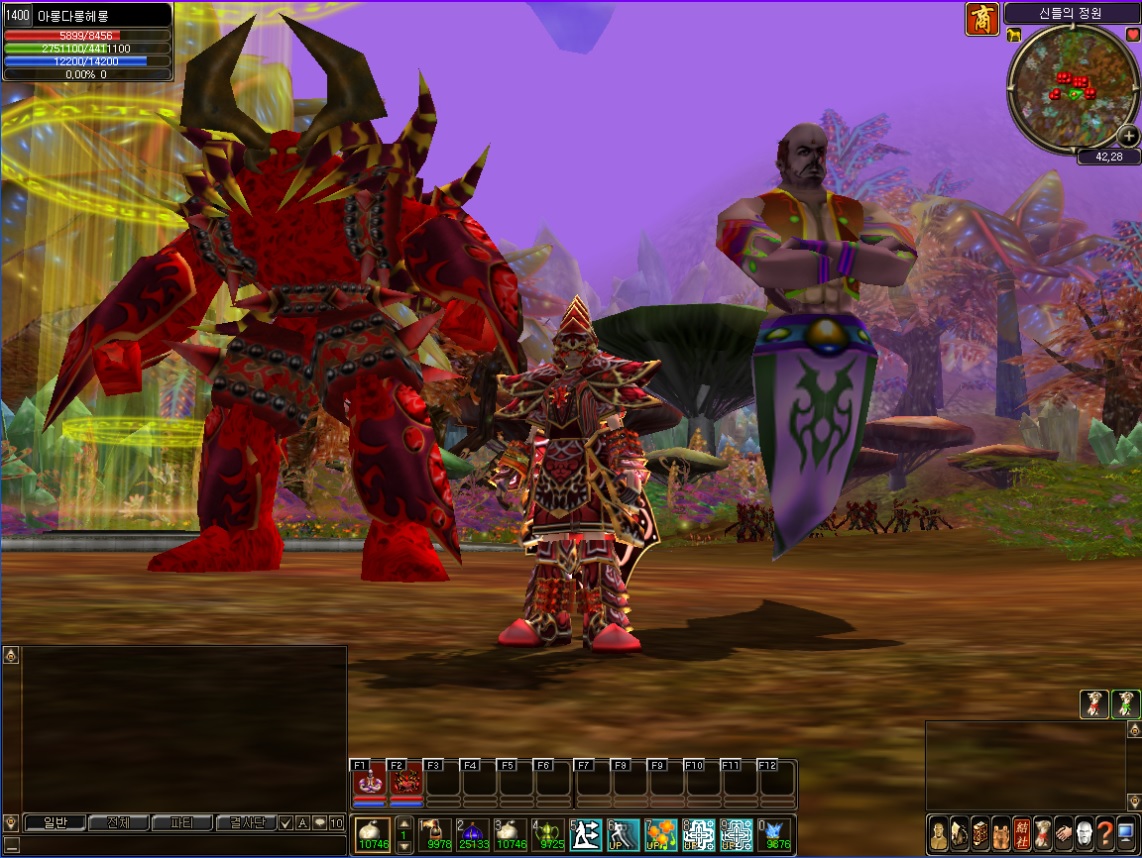
Task: Open the system monitor icon menu
Action: click(1126, 833)
